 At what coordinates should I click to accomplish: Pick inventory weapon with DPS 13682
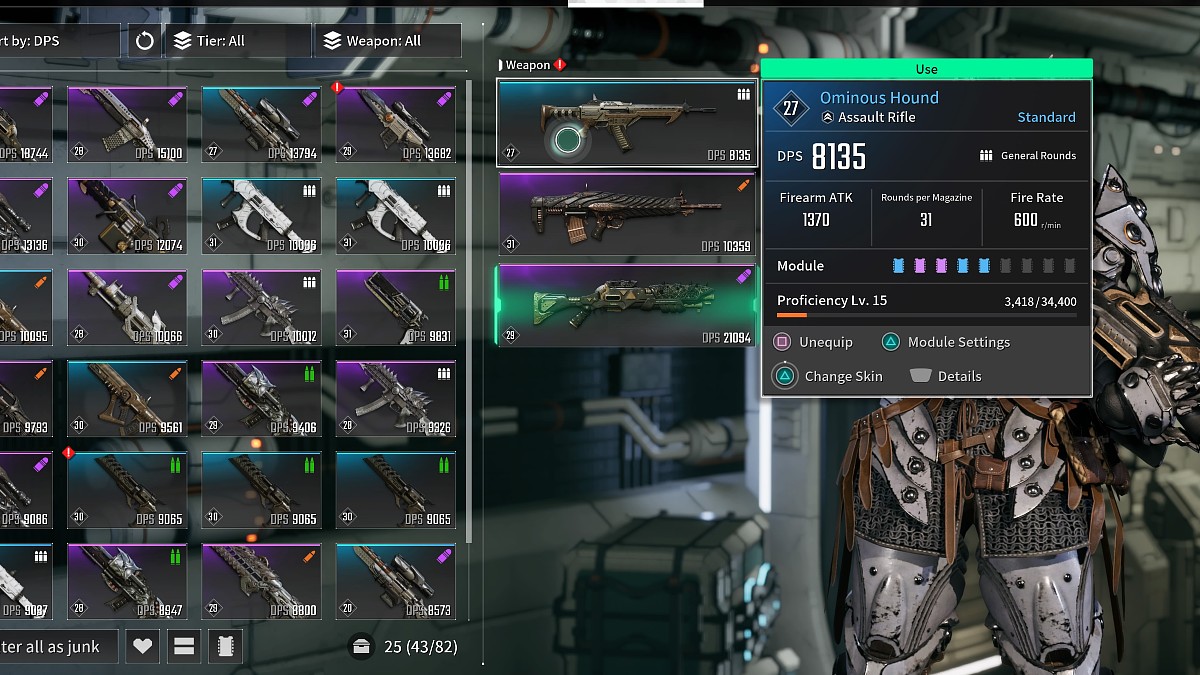point(395,124)
